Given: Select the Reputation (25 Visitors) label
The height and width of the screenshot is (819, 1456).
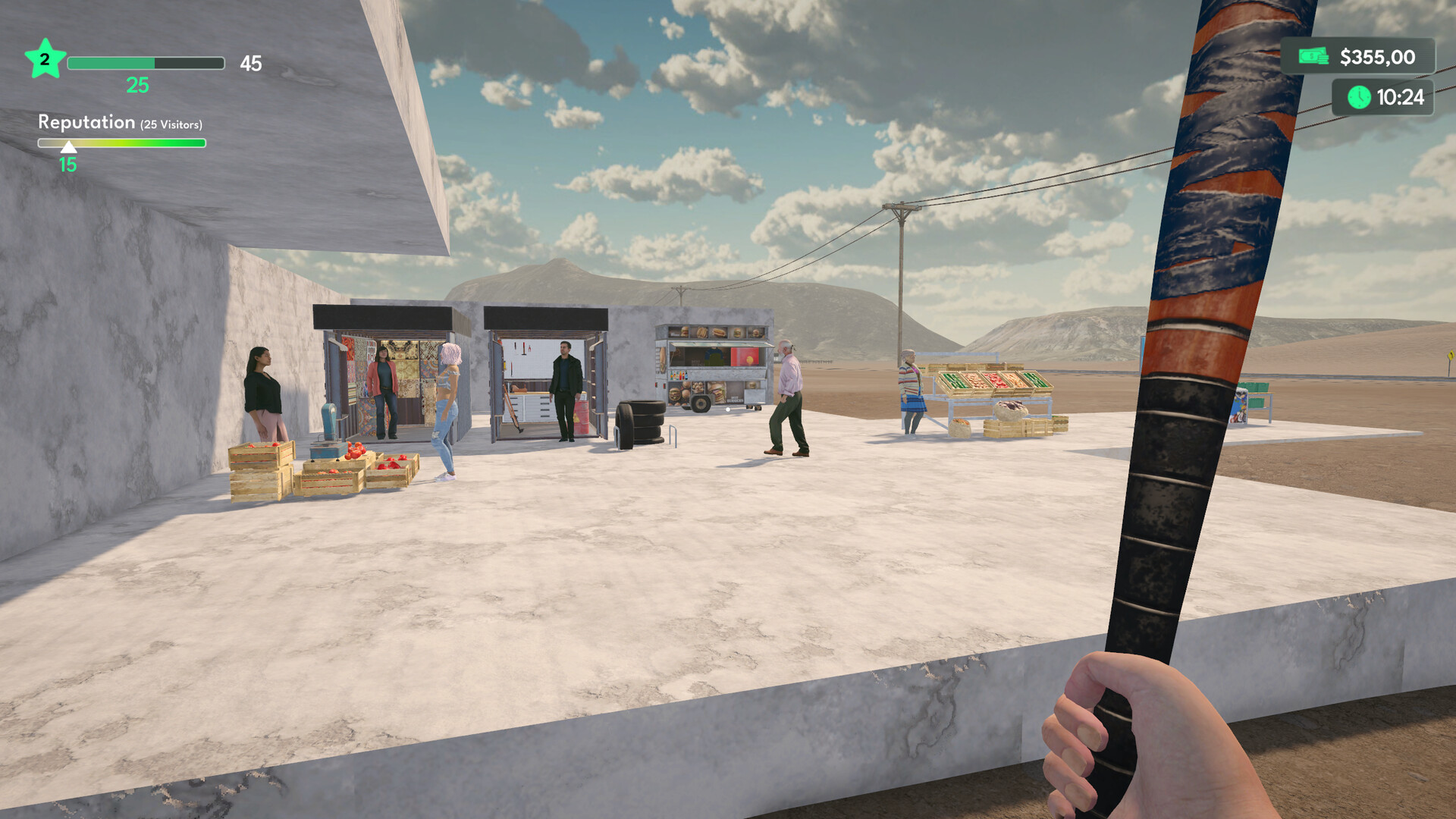Looking at the screenshot, I should [119, 121].
